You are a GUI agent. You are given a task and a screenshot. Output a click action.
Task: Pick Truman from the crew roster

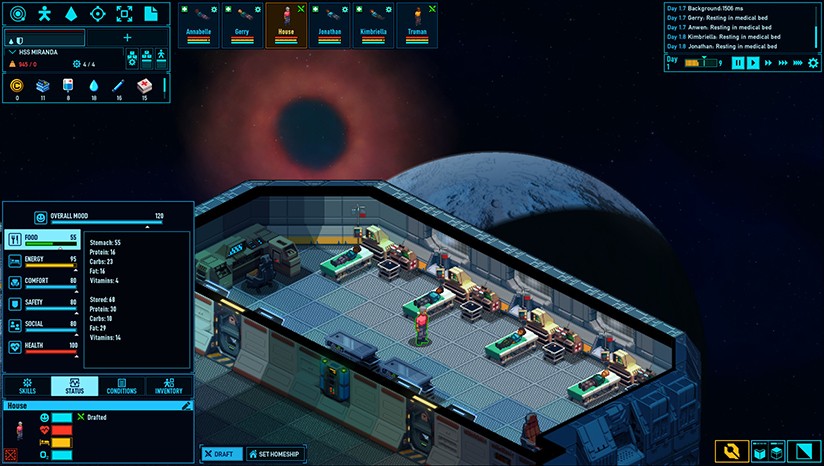coord(417,23)
